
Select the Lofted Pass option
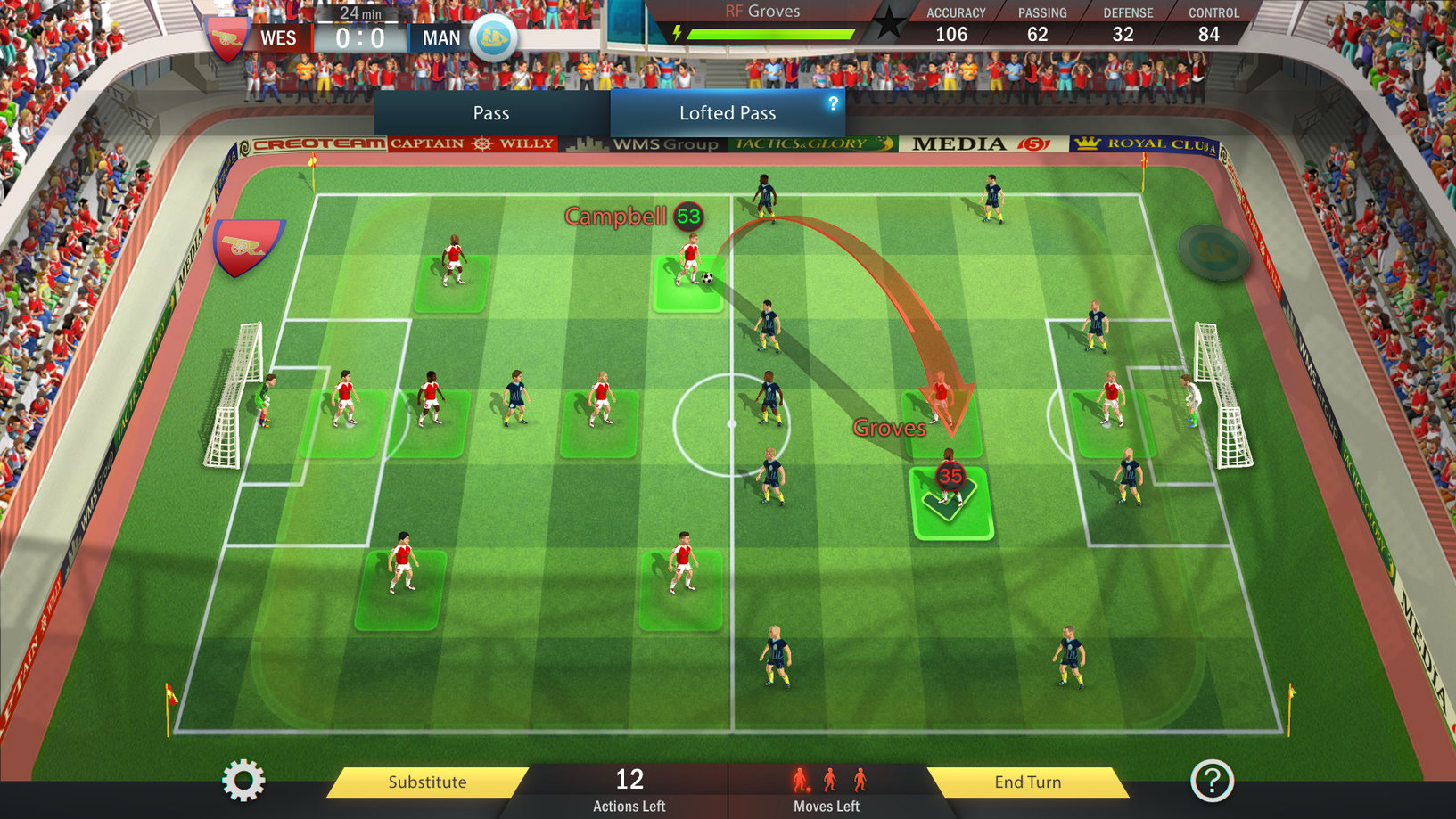[727, 113]
